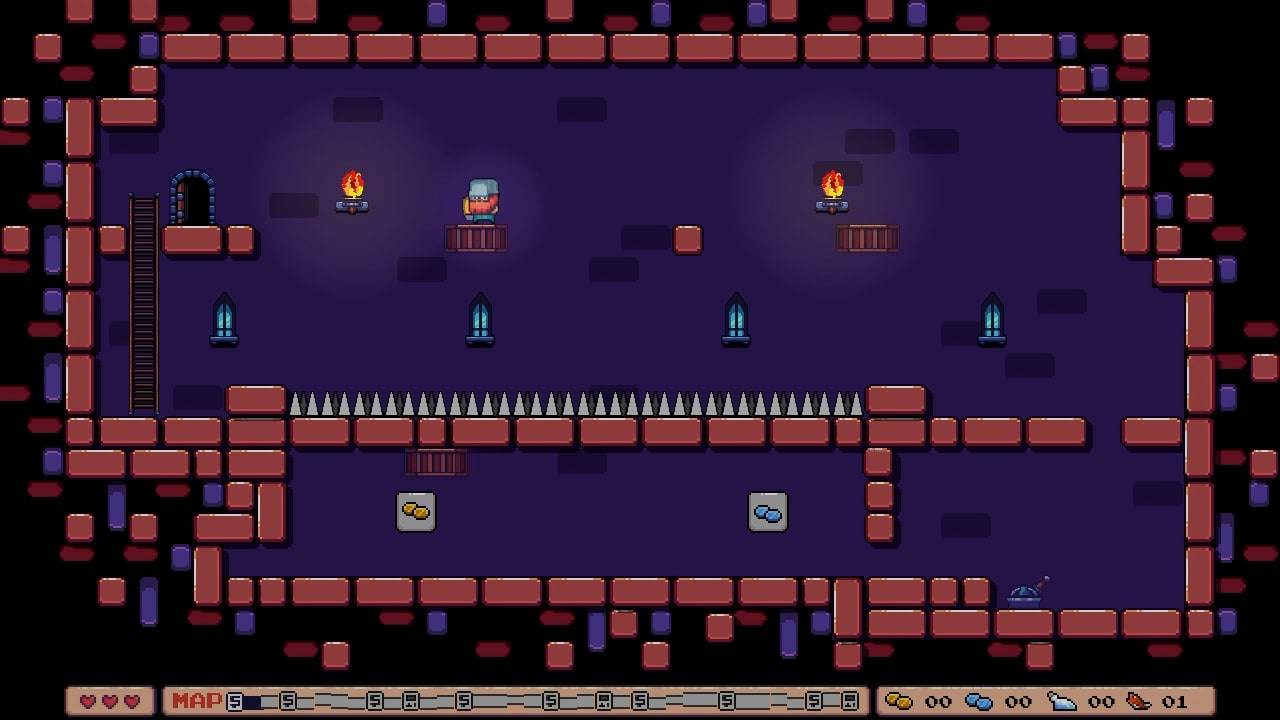Select the left wall torch near the character

[353, 192]
